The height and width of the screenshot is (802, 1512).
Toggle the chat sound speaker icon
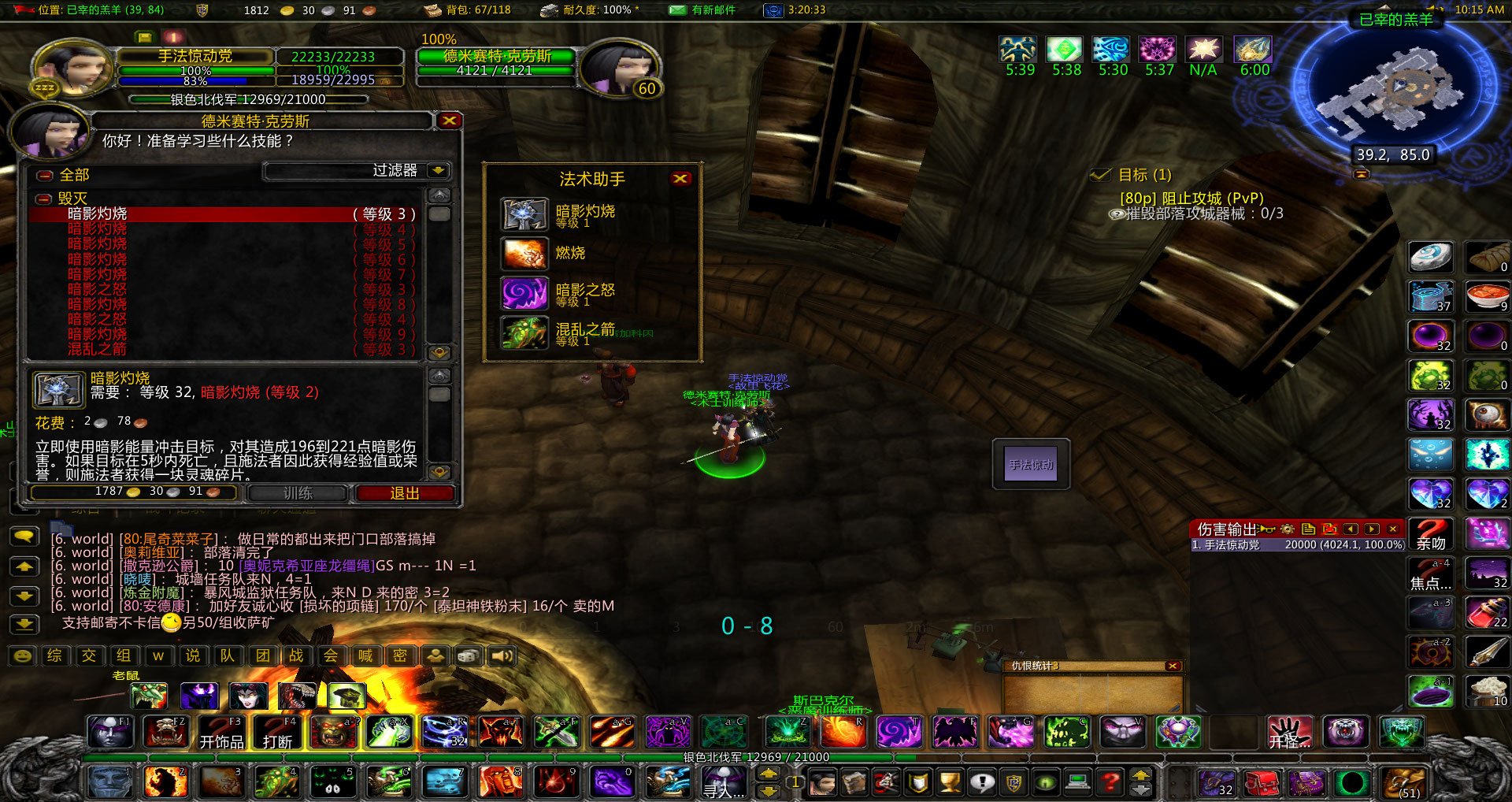[502, 655]
